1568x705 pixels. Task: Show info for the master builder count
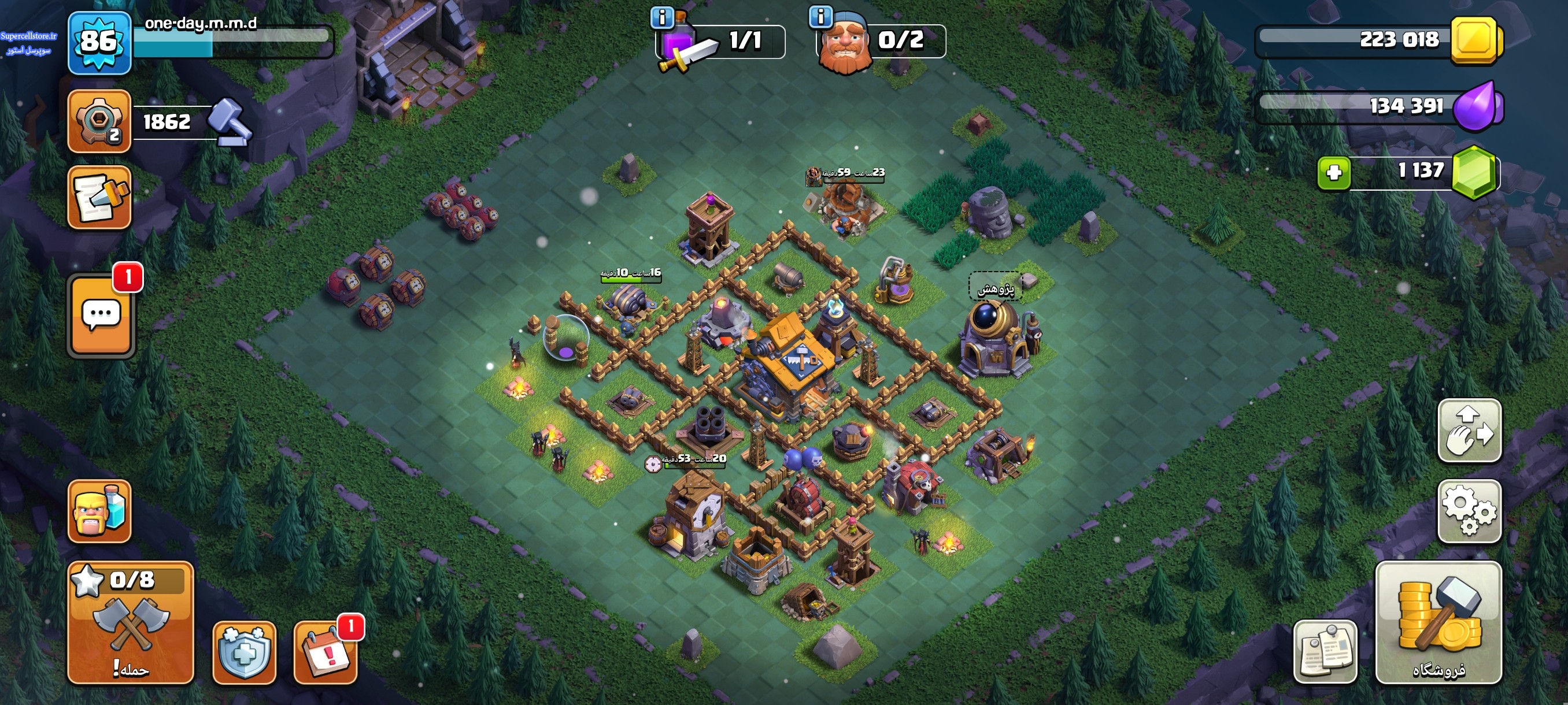(820, 17)
